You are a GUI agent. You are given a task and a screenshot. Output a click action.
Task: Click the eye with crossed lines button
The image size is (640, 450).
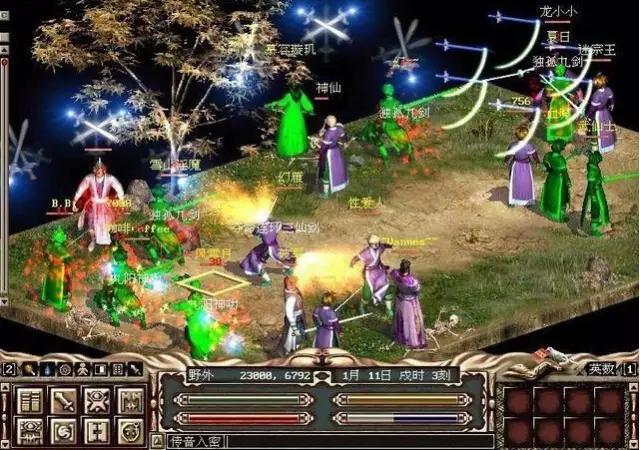pyautogui.click(x=97, y=400)
